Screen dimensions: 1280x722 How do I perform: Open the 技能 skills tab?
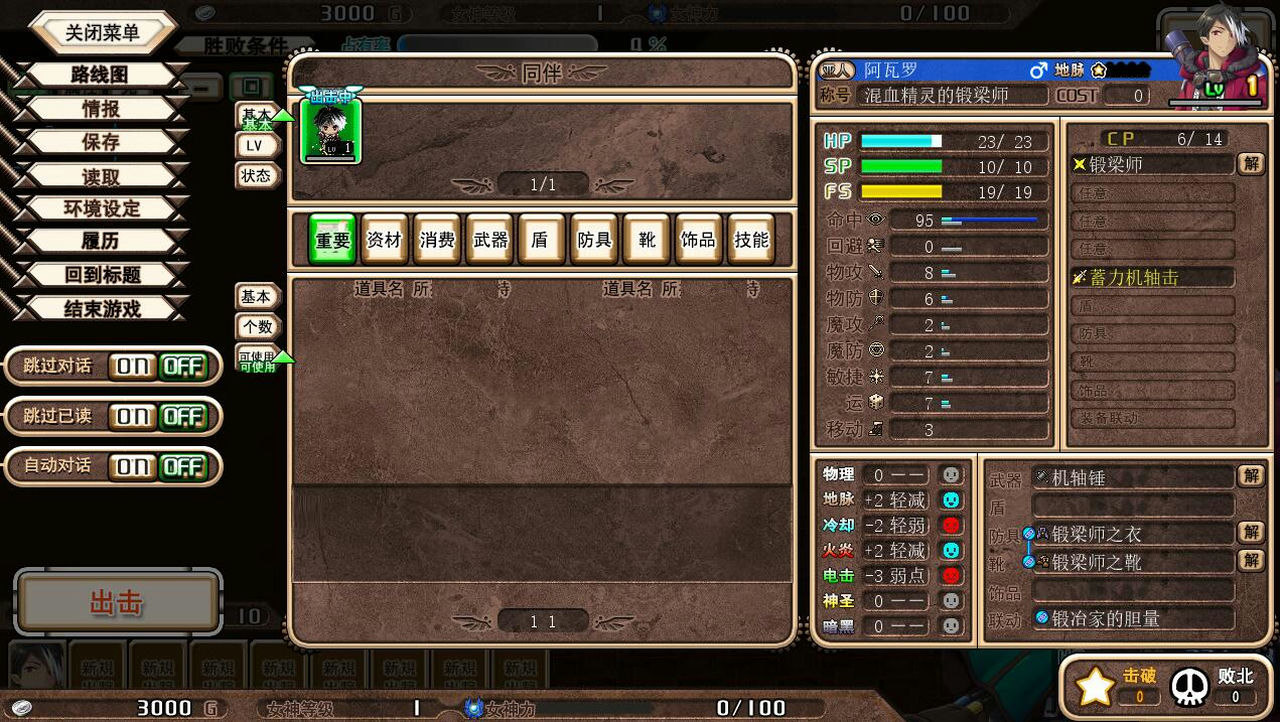coord(751,240)
